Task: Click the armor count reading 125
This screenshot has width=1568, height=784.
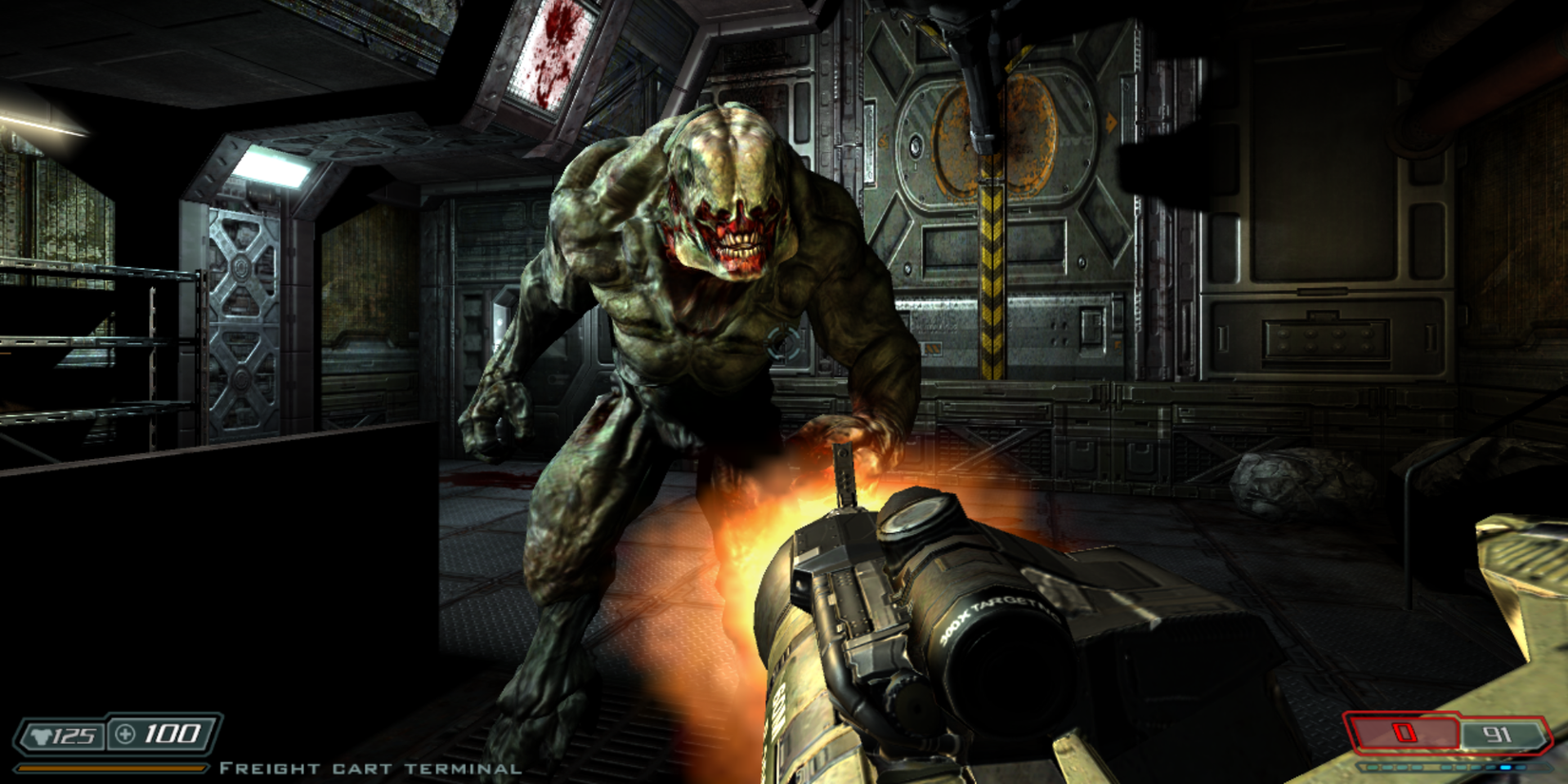Action: click(x=74, y=733)
